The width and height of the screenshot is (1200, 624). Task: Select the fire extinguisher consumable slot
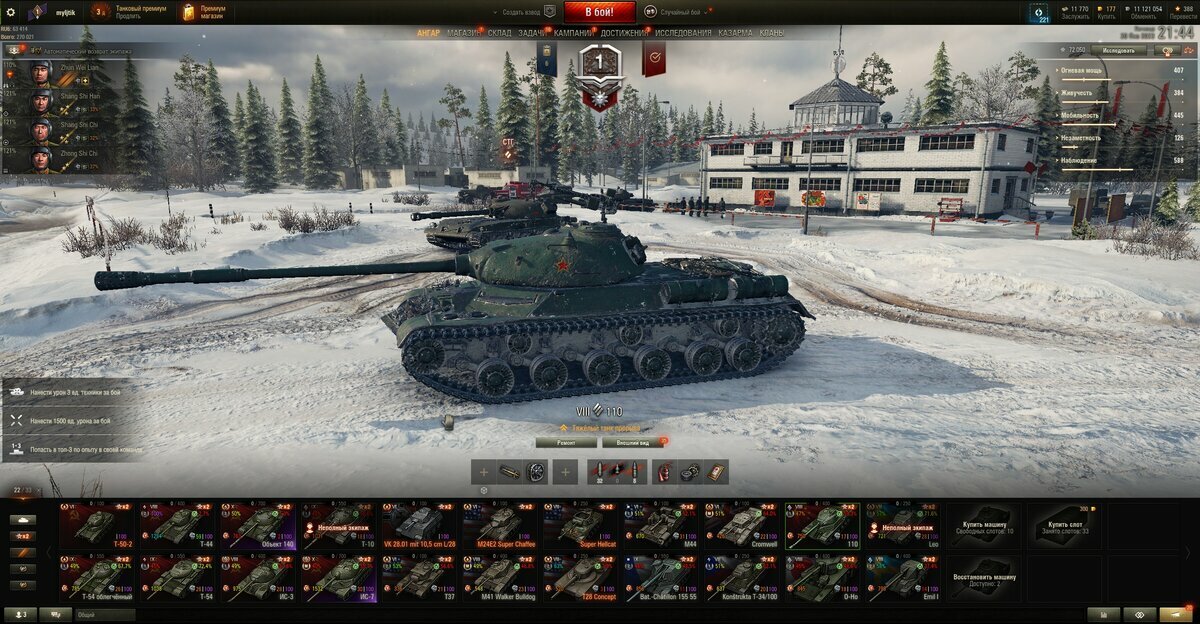(x=664, y=472)
